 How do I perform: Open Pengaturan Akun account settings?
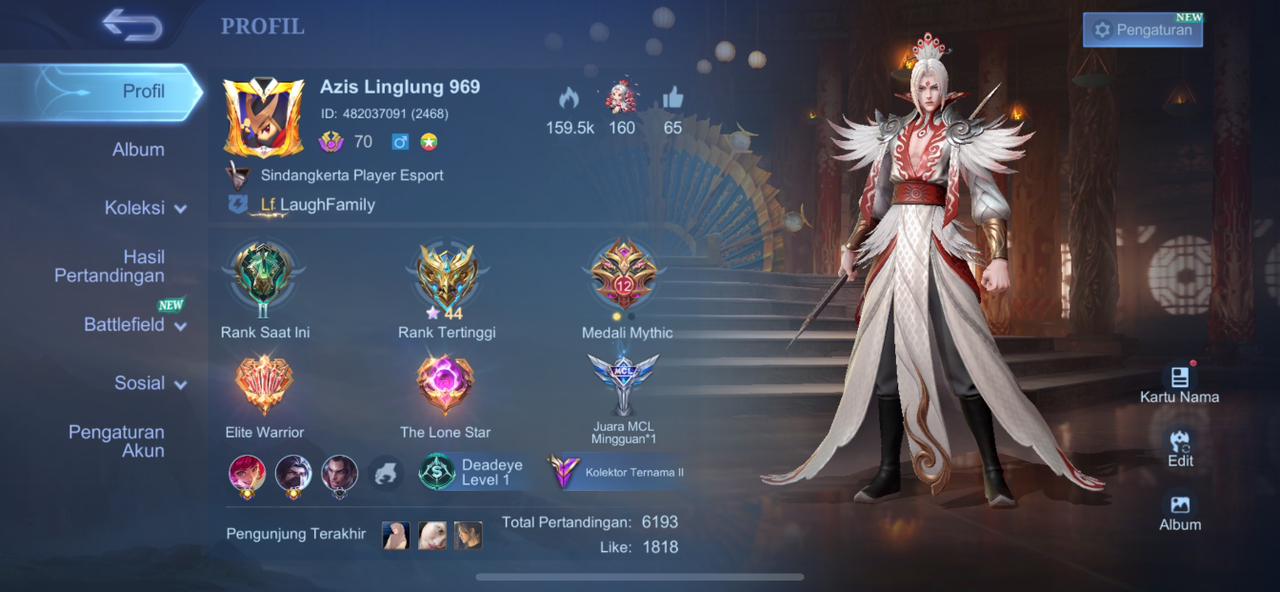coord(116,441)
